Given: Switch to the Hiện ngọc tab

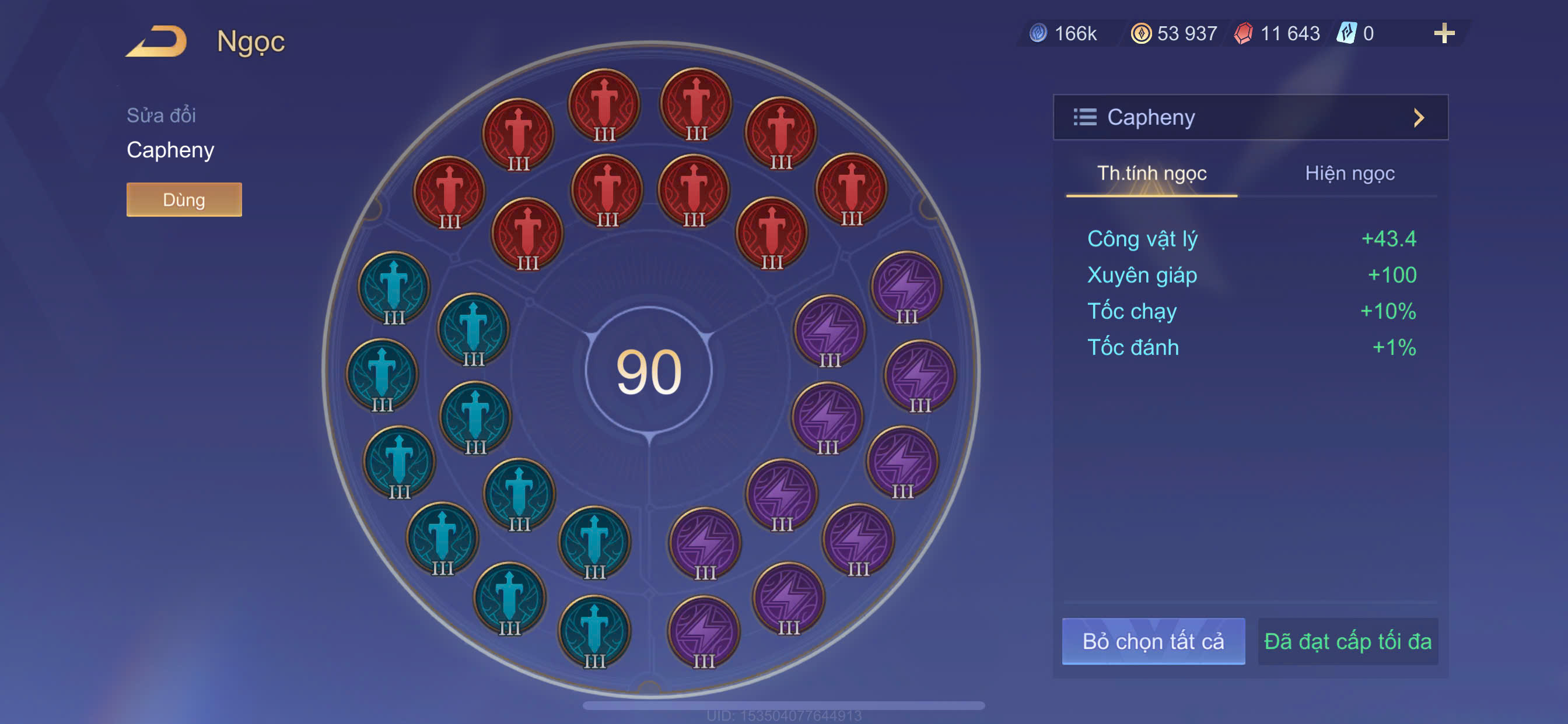Looking at the screenshot, I should coord(1349,174).
